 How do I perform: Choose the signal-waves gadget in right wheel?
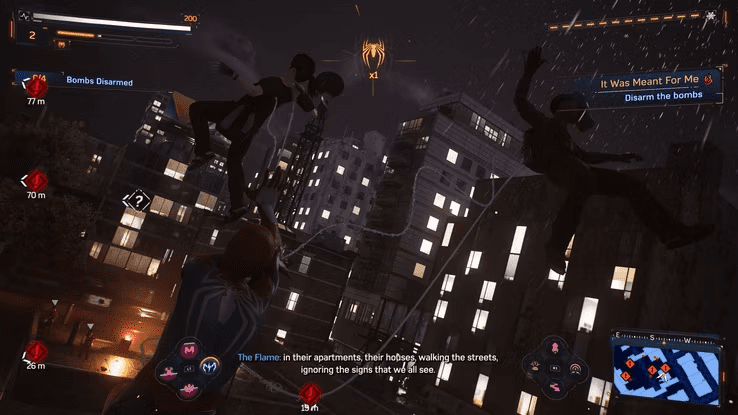click(574, 368)
